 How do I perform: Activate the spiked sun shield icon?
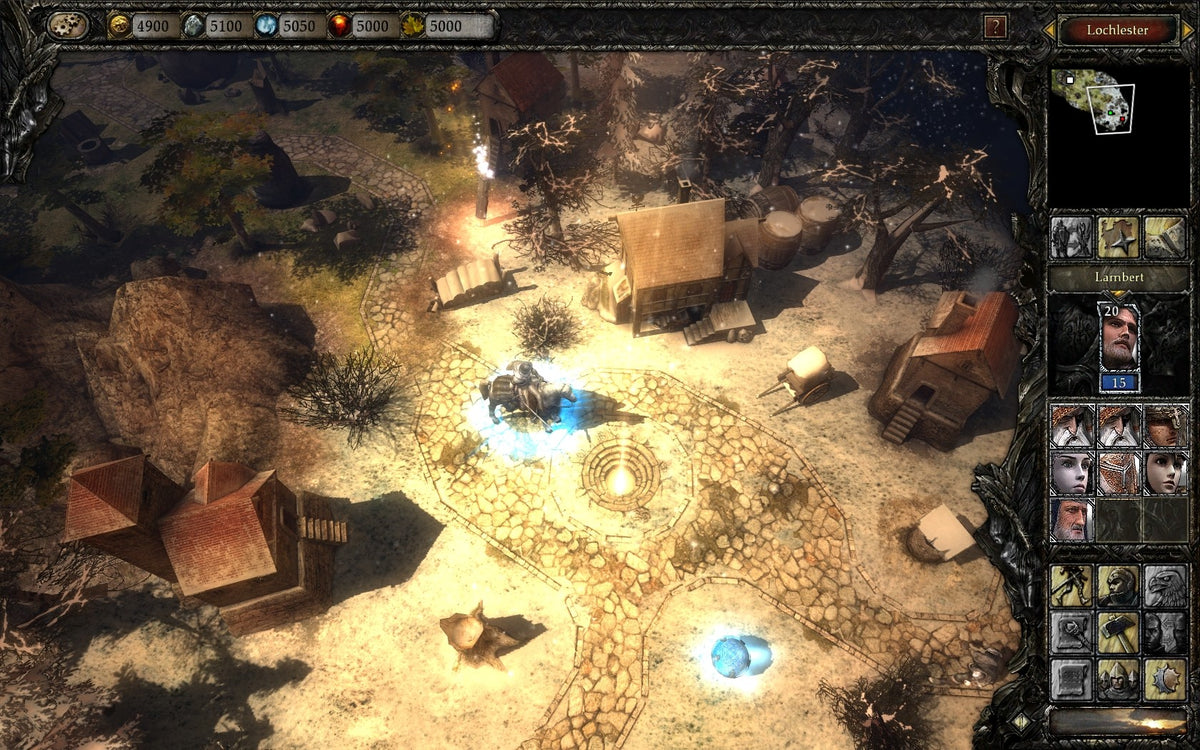tap(1164, 679)
